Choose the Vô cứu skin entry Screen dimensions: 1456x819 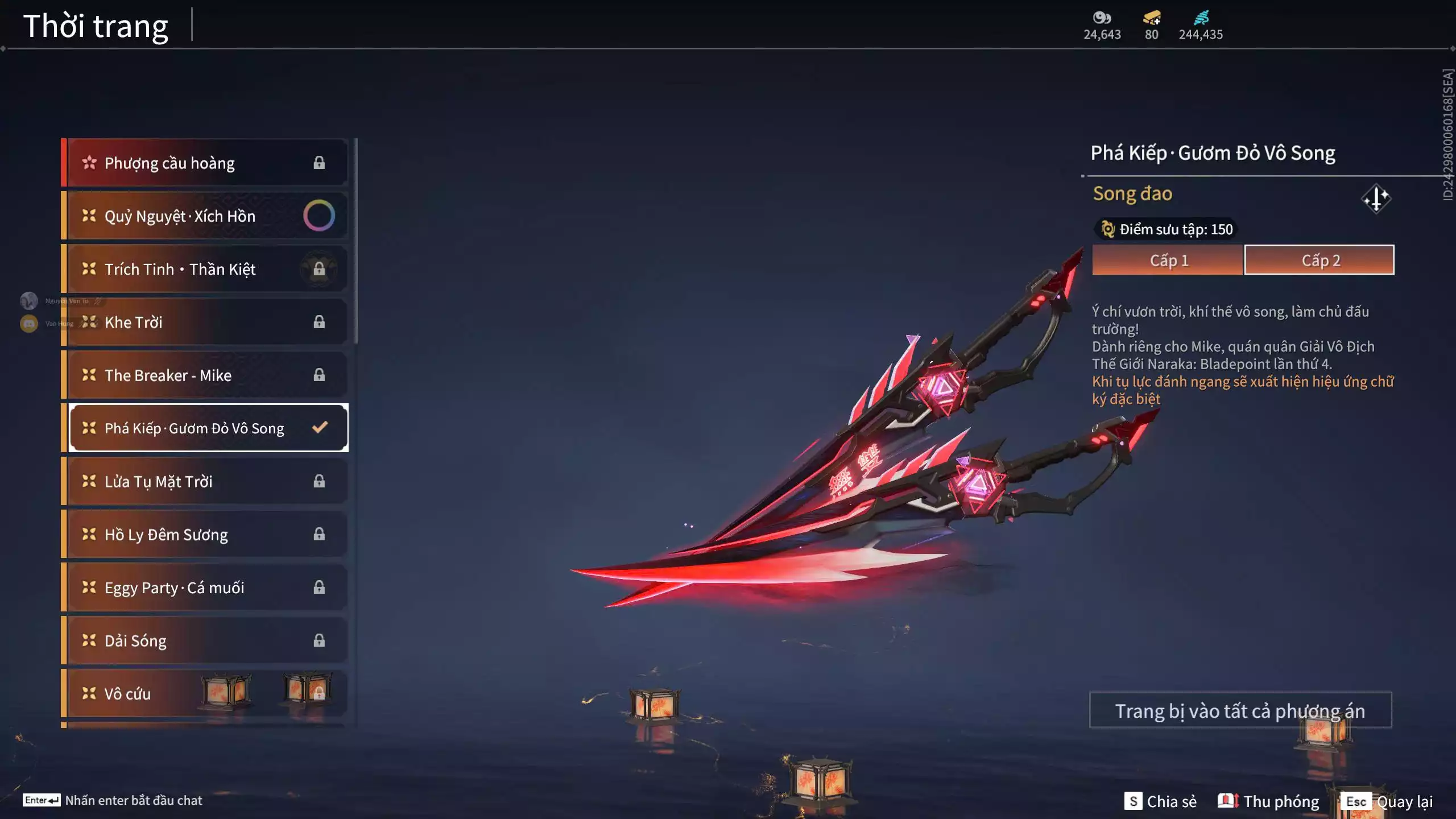[x=205, y=693]
